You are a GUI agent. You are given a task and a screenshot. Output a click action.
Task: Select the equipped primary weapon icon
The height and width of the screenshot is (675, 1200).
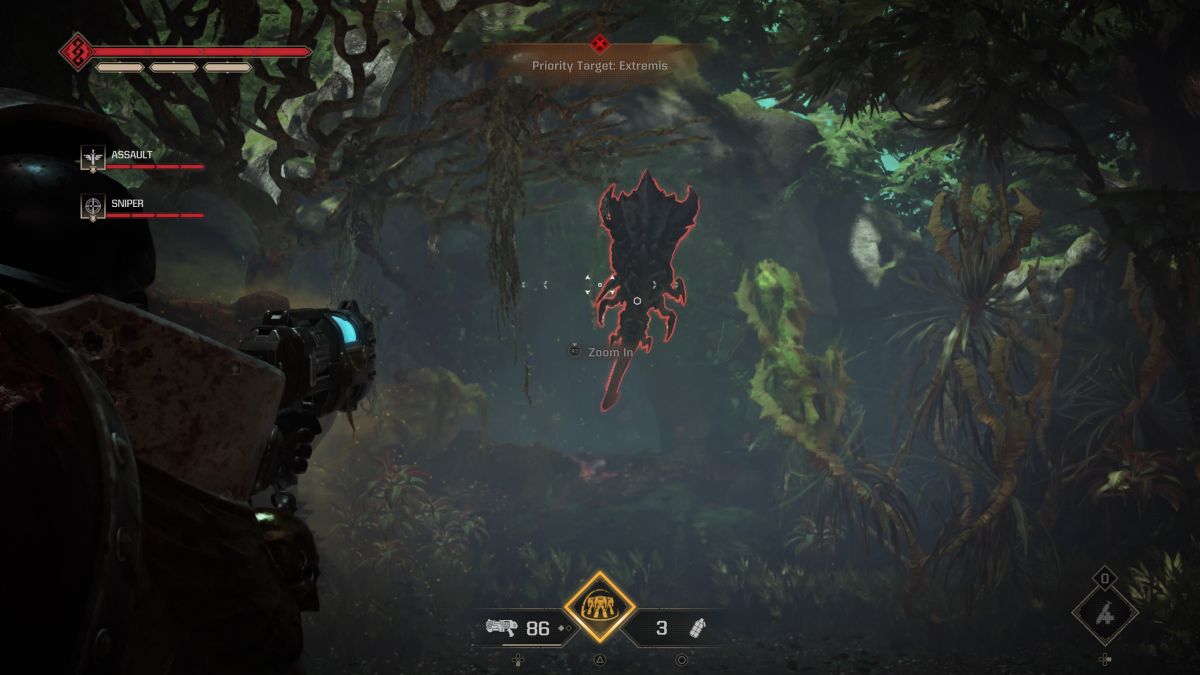coord(501,628)
